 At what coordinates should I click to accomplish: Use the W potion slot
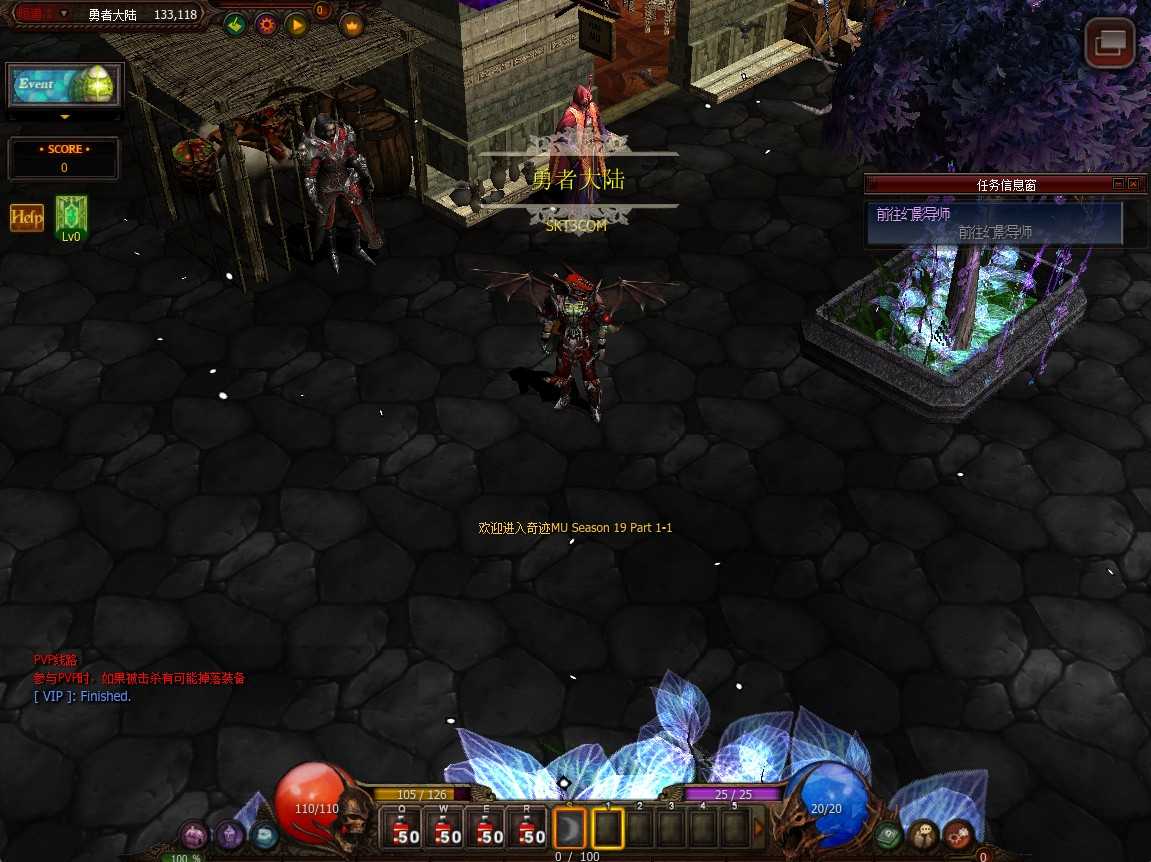coord(447,828)
